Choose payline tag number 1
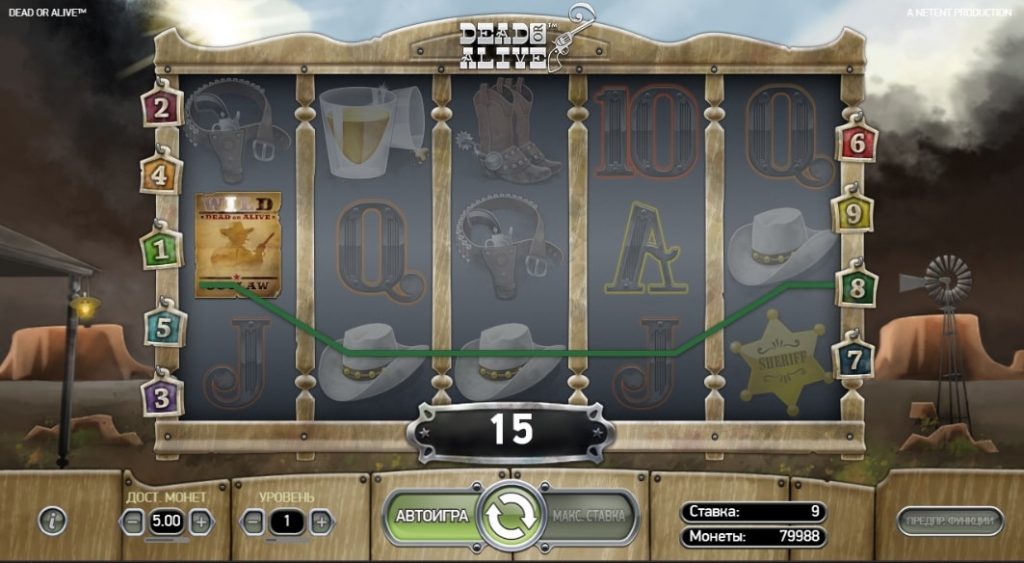 tap(163, 248)
